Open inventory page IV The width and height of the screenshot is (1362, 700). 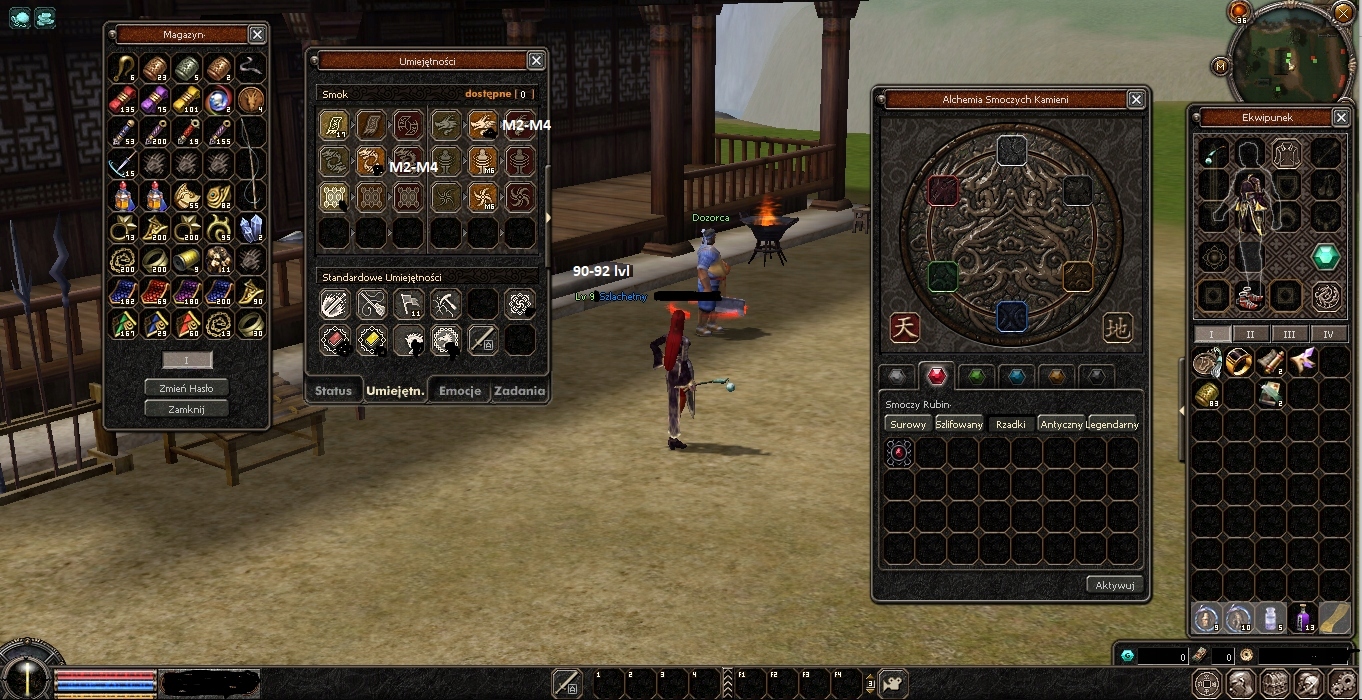[1328, 334]
